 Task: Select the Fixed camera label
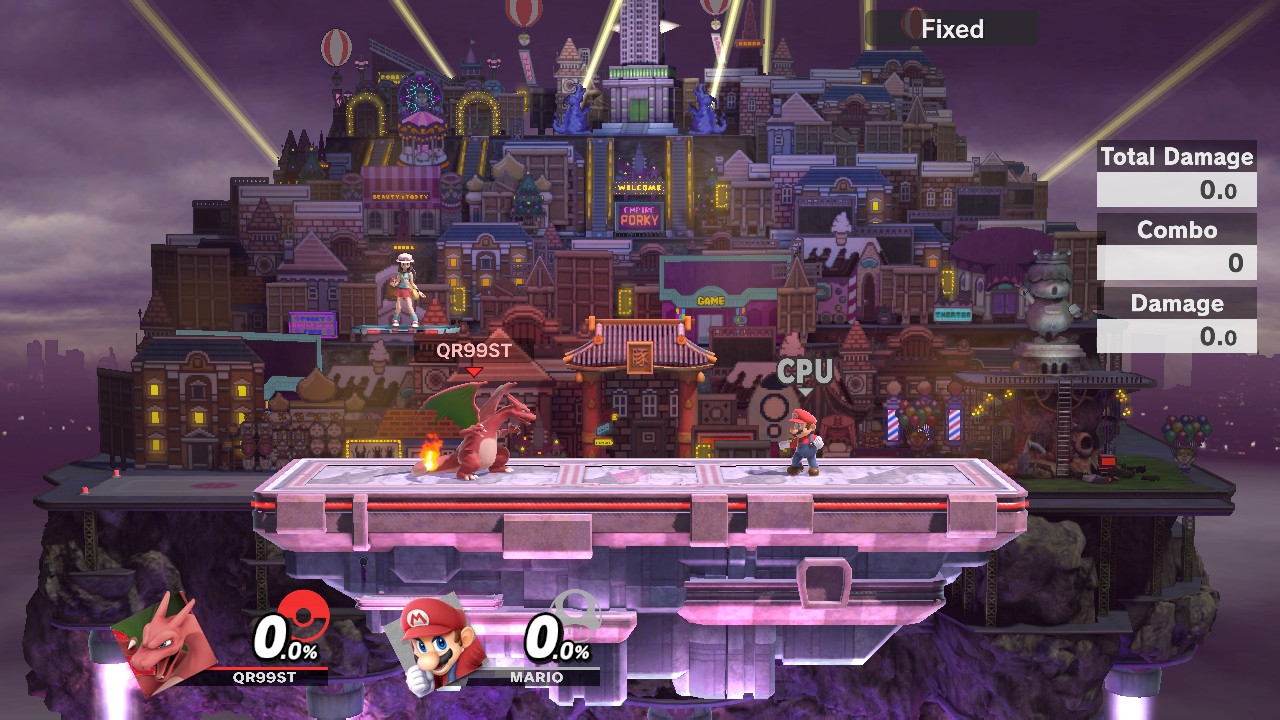tap(951, 29)
